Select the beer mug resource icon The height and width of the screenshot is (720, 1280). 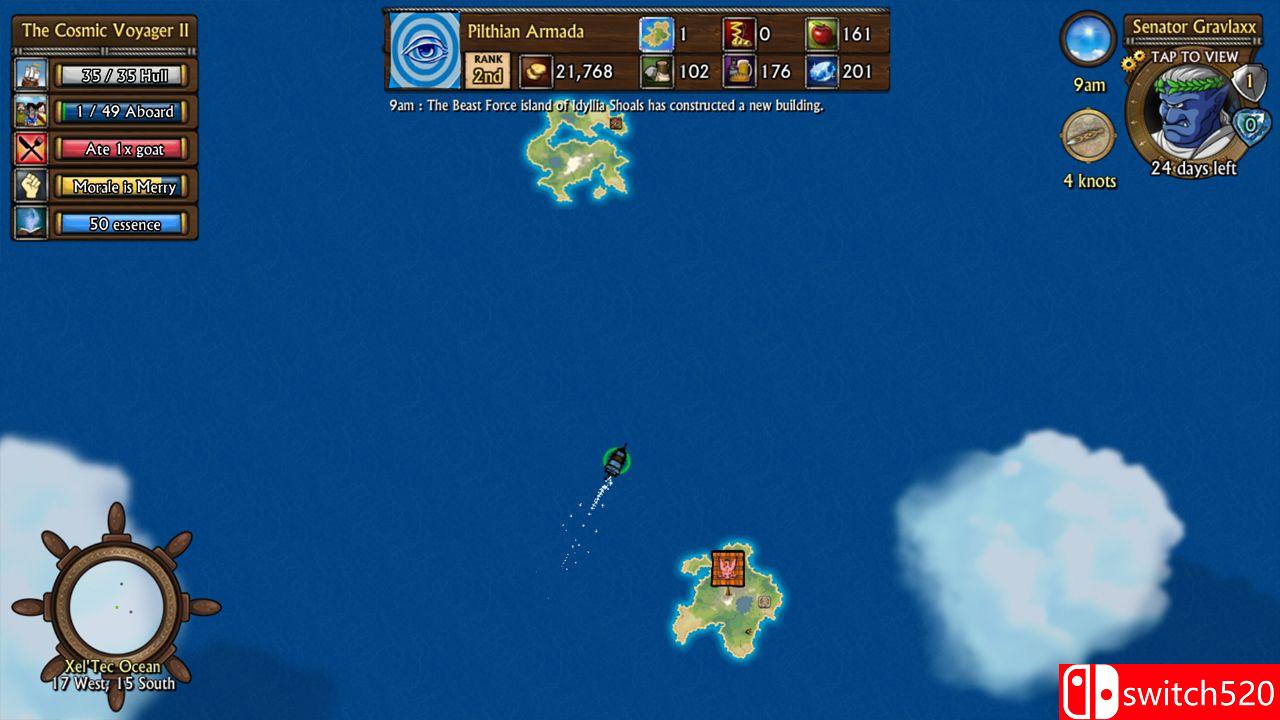click(739, 71)
